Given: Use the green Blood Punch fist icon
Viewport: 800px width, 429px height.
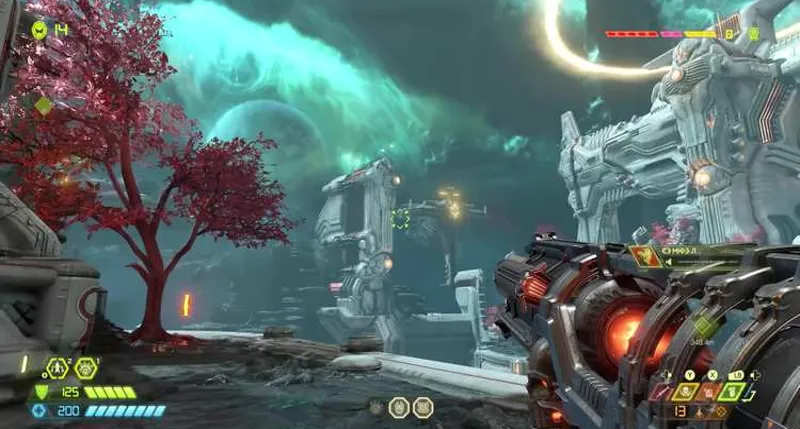Looking at the screenshot, I should click(731, 392).
